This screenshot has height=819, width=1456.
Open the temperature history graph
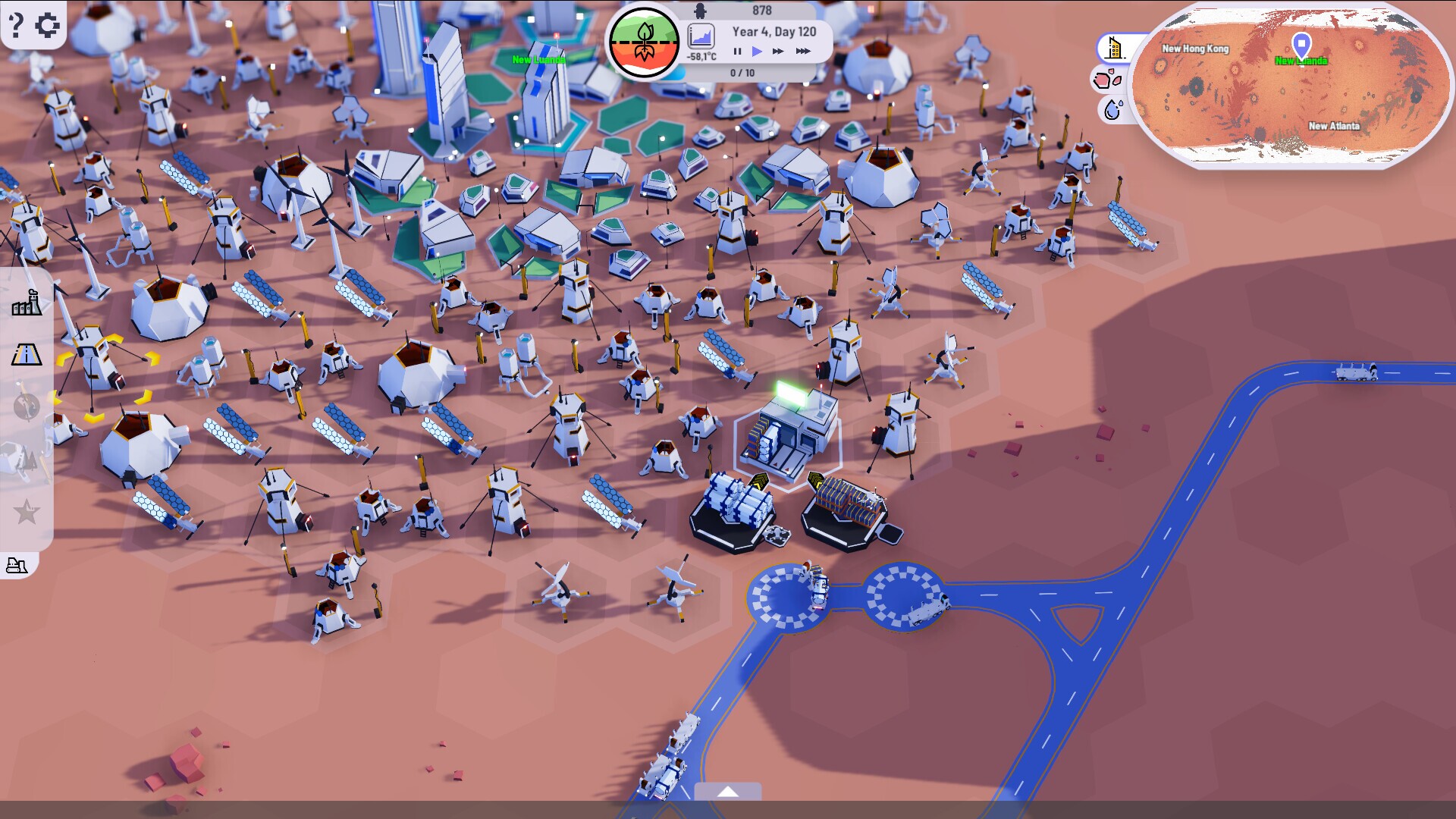click(701, 36)
